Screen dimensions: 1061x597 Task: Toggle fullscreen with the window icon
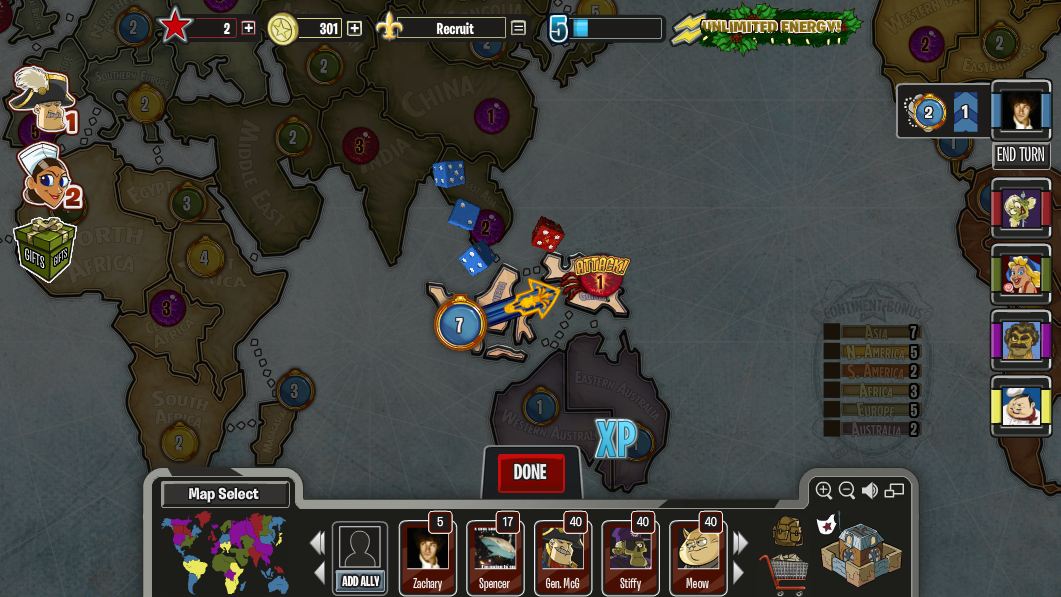point(894,490)
